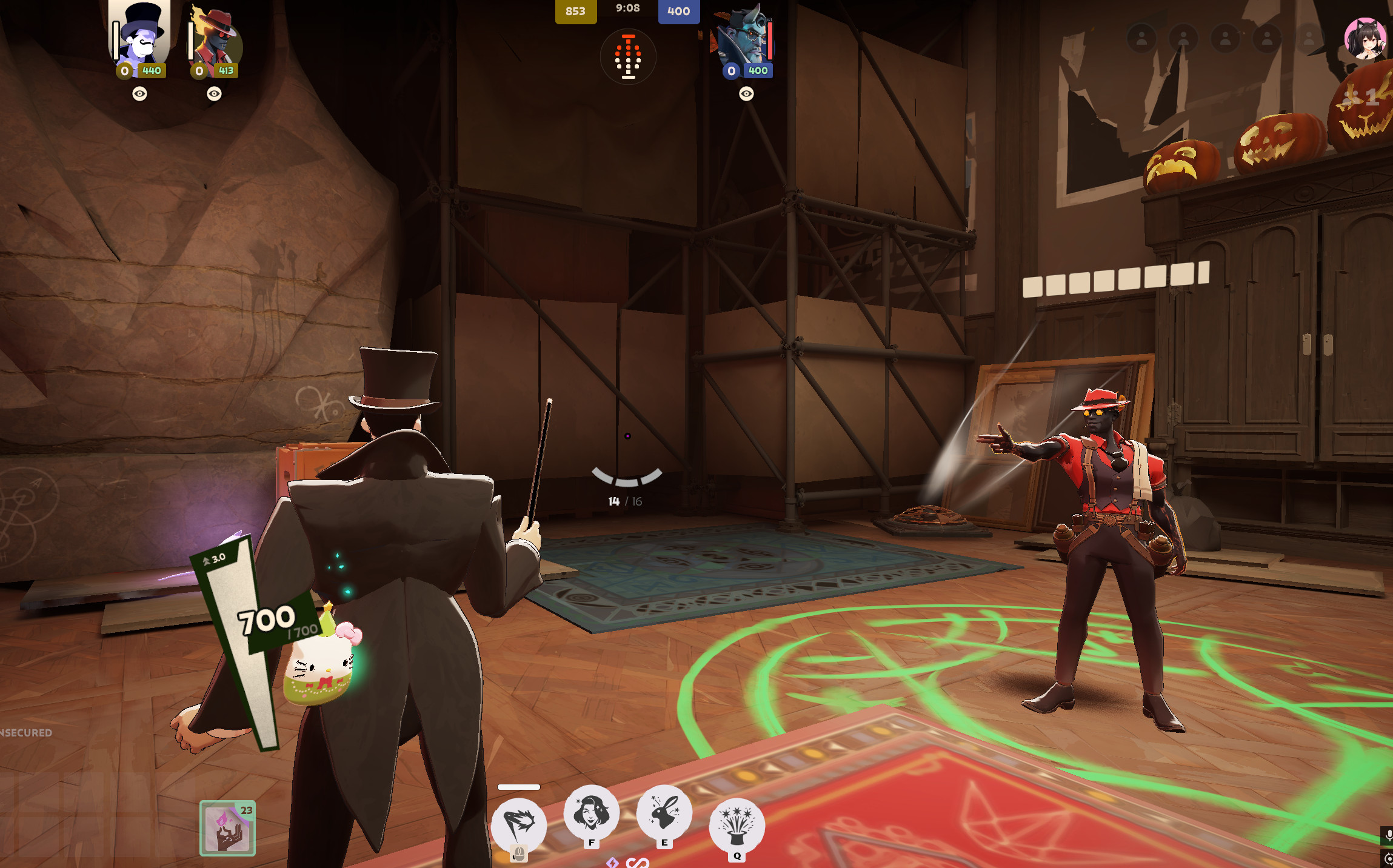Toggle spectate eye under the top-hat teammate
This screenshot has height=868, width=1393.
pyautogui.click(x=140, y=93)
